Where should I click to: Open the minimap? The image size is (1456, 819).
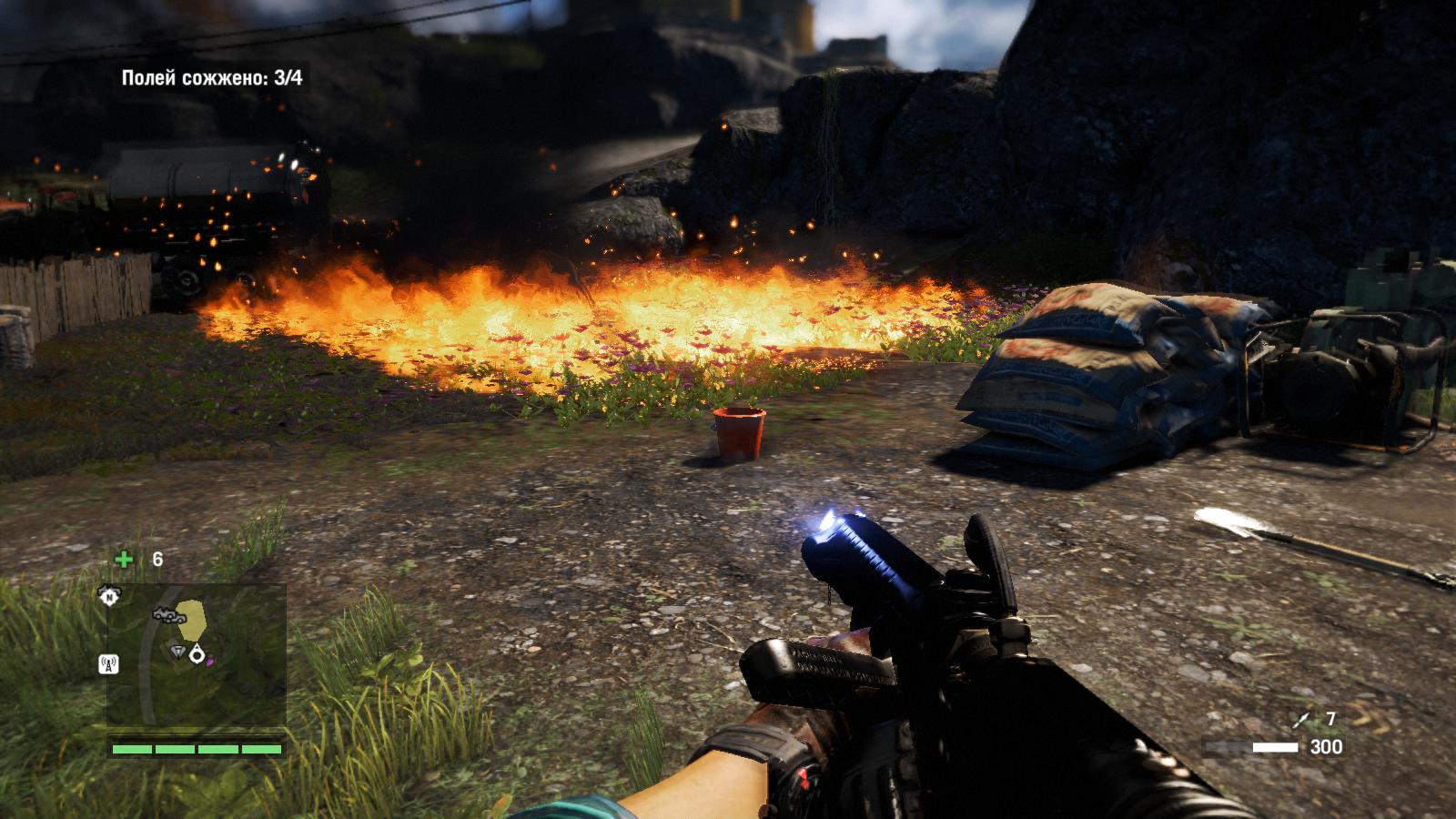point(197,655)
